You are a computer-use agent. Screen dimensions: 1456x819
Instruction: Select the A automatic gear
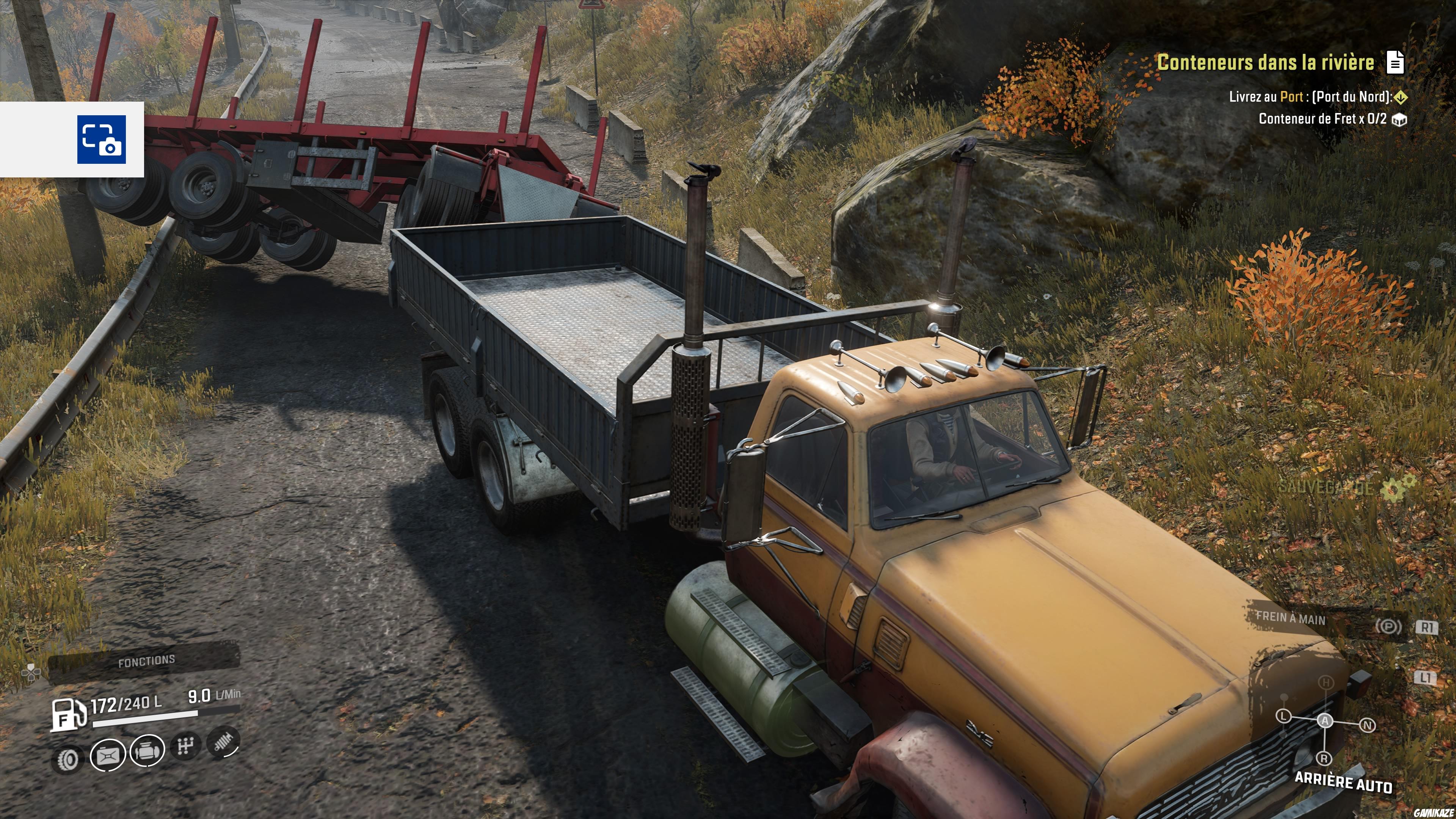click(x=1325, y=720)
